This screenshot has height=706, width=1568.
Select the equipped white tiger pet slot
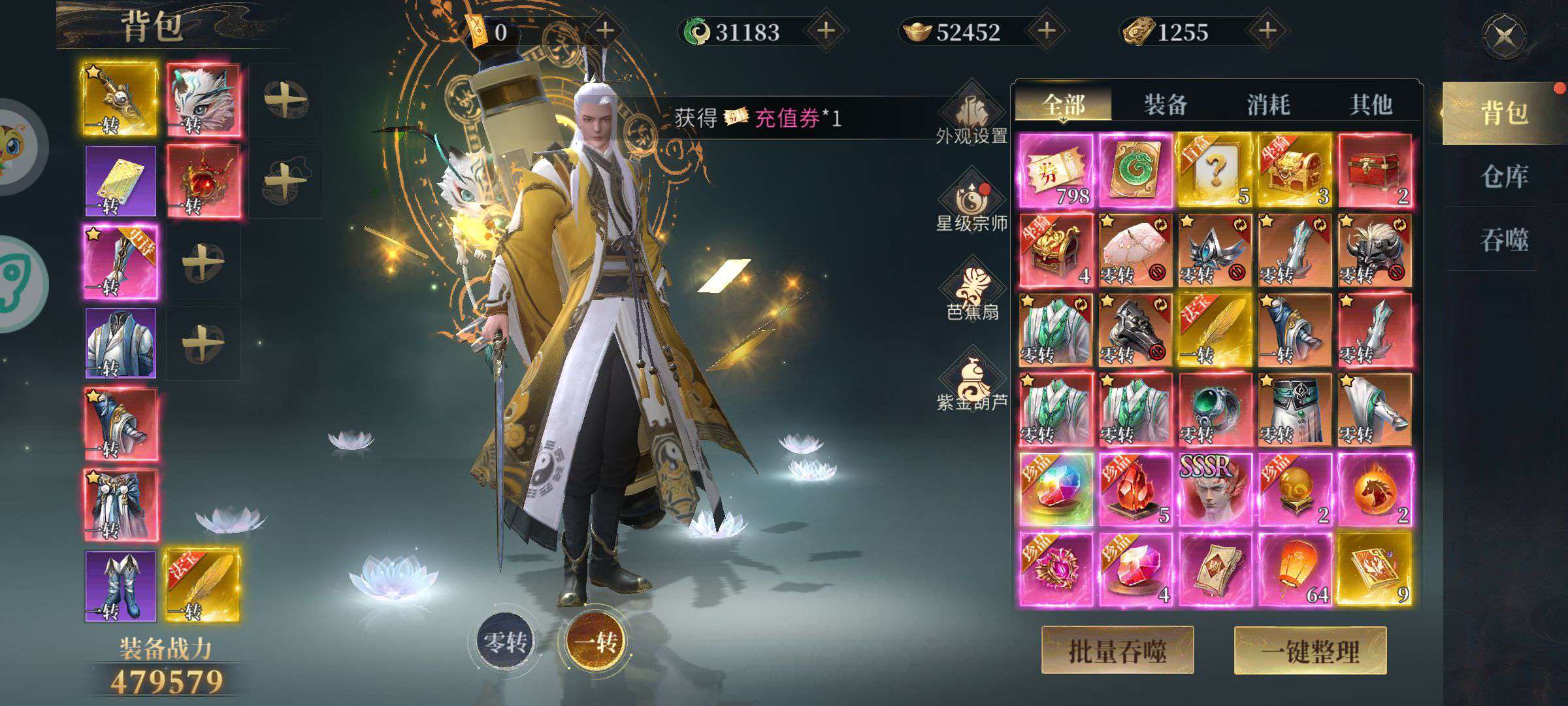(x=203, y=99)
